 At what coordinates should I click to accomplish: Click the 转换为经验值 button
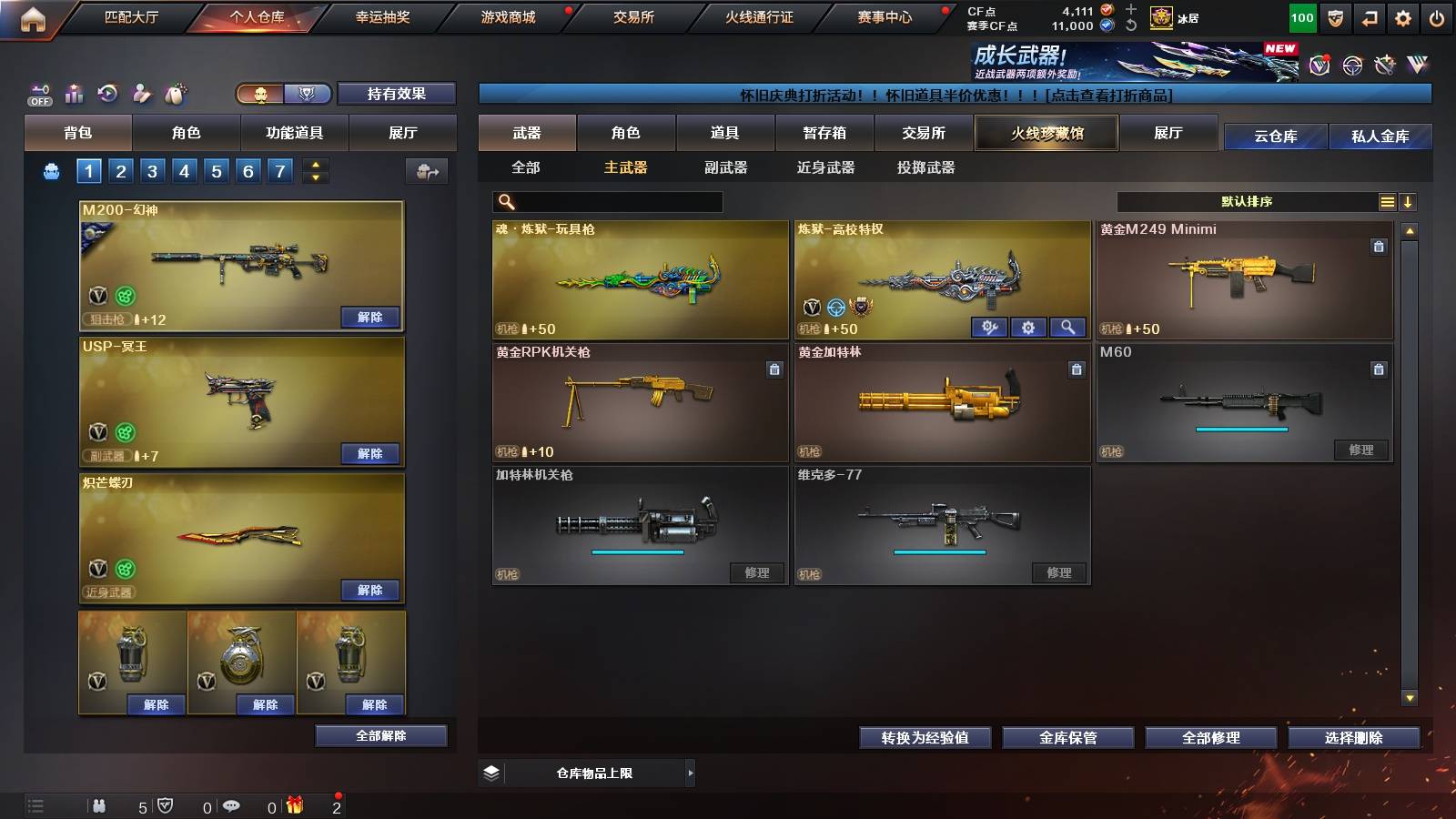[925, 738]
